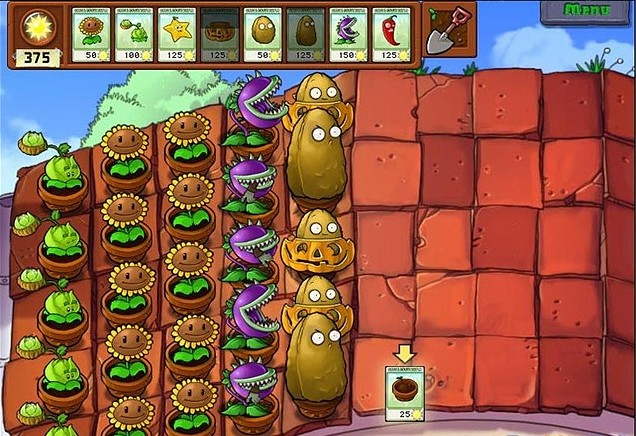Open the Menu button
This screenshot has width=636, height=436.
[x=588, y=11]
